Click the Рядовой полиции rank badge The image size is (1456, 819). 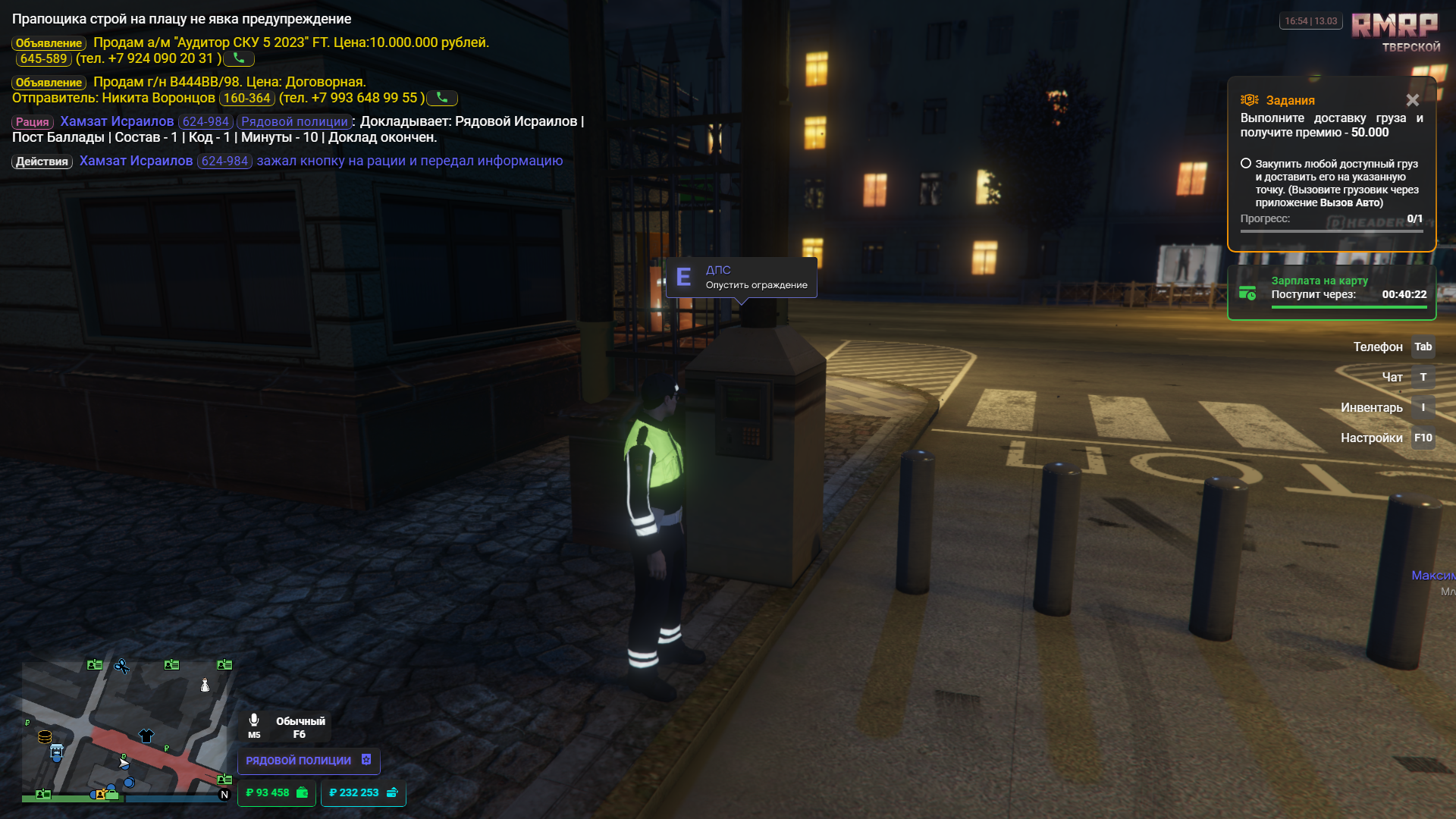coord(308,760)
